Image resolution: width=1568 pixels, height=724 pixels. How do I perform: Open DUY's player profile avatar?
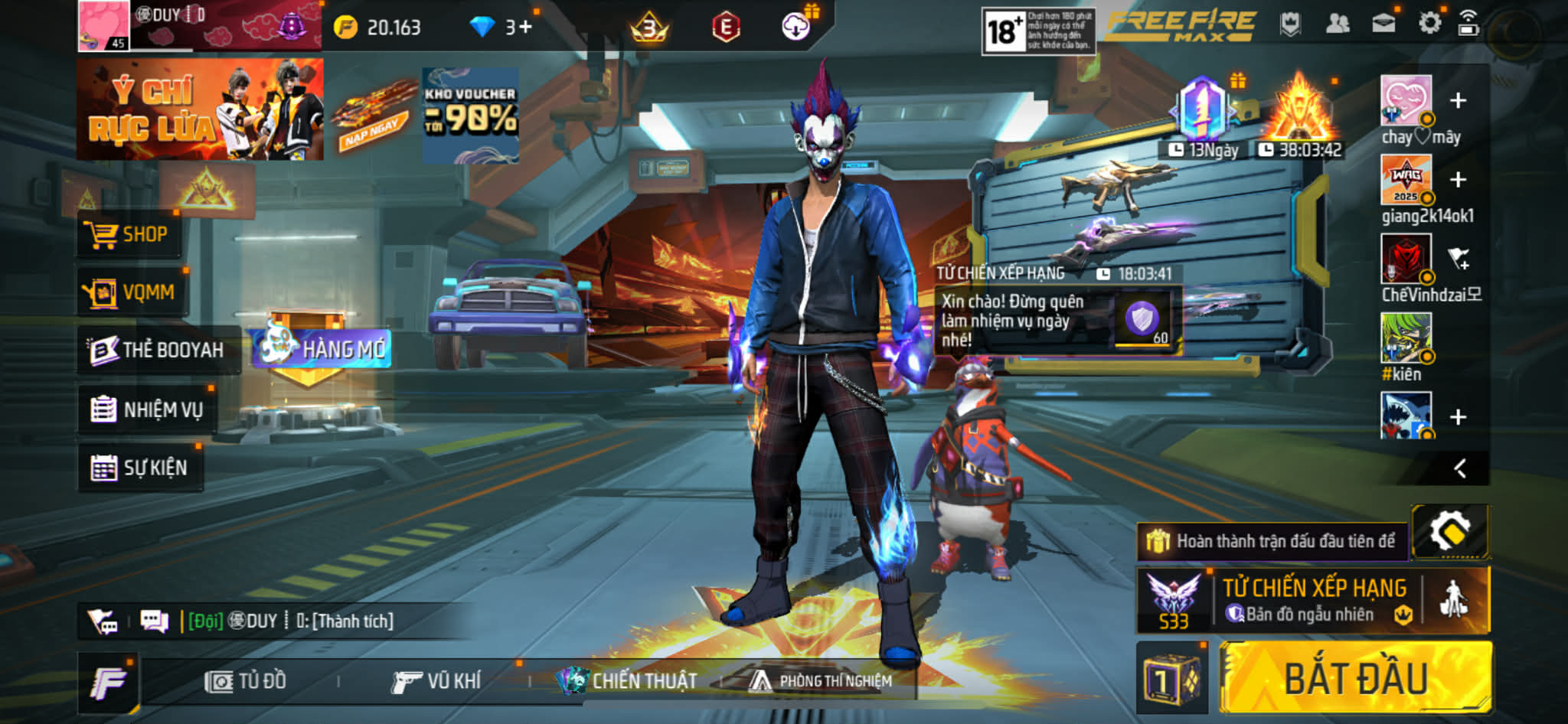pyautogui.click(x=103, y=25)
